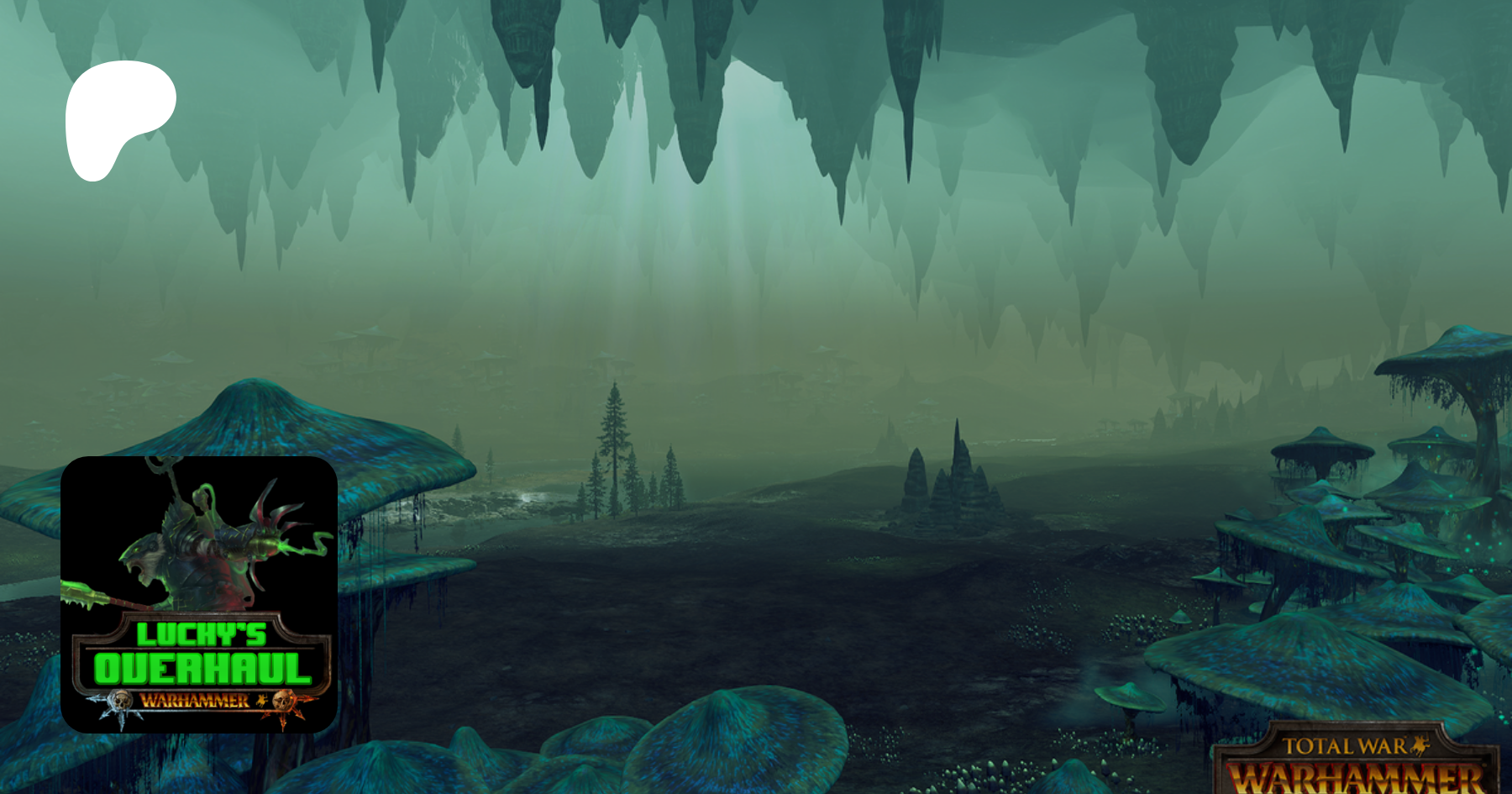Image resolution: width=1512 pixels, height=794 pixels.
Task: Click the white Patreon logo
Action: pos(118,118)
